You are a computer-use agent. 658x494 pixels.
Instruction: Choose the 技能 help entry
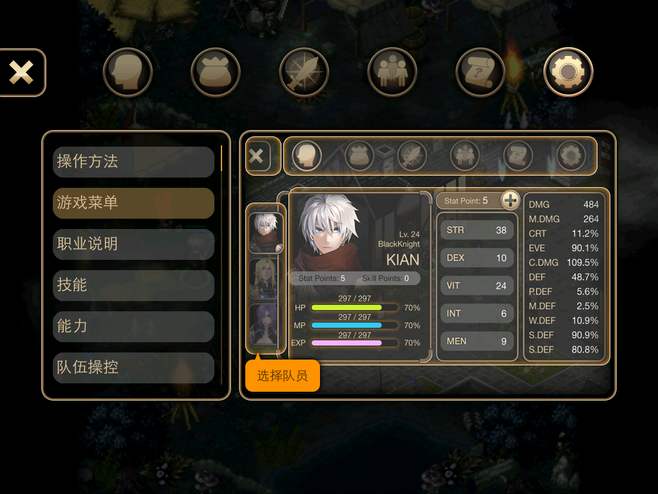tap(133, 285)
